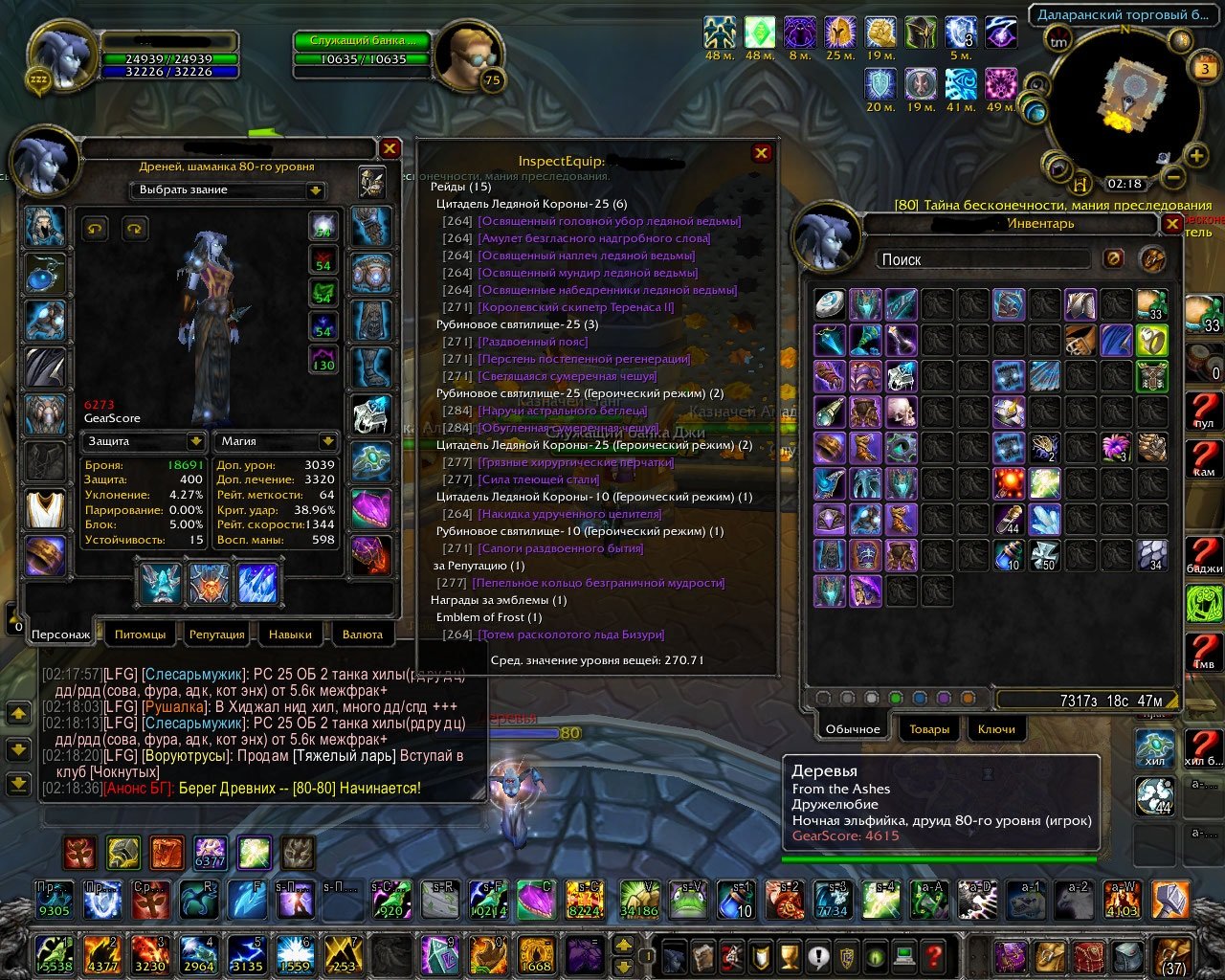Click the Раздвоенный пояс item link
1225x980 pixels.
click(533, 342)
